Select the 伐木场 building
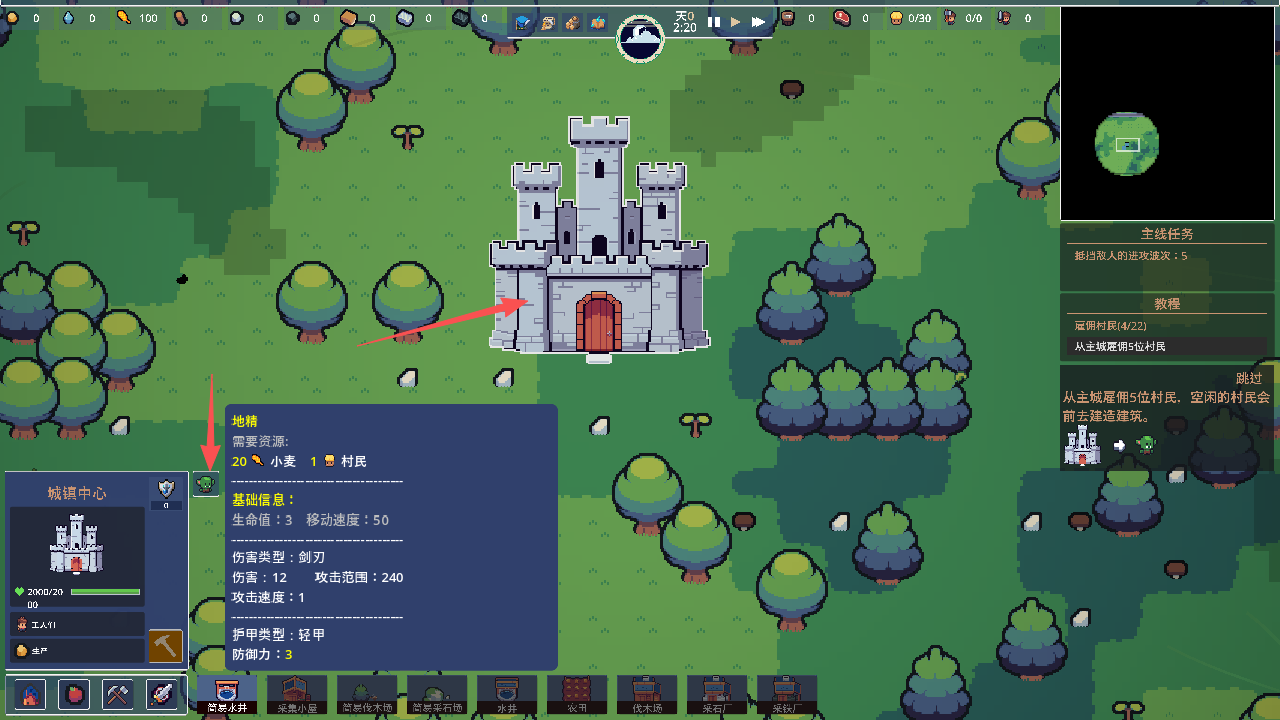This screenshot has height=720, width=1280. click(x=647, y=694)
